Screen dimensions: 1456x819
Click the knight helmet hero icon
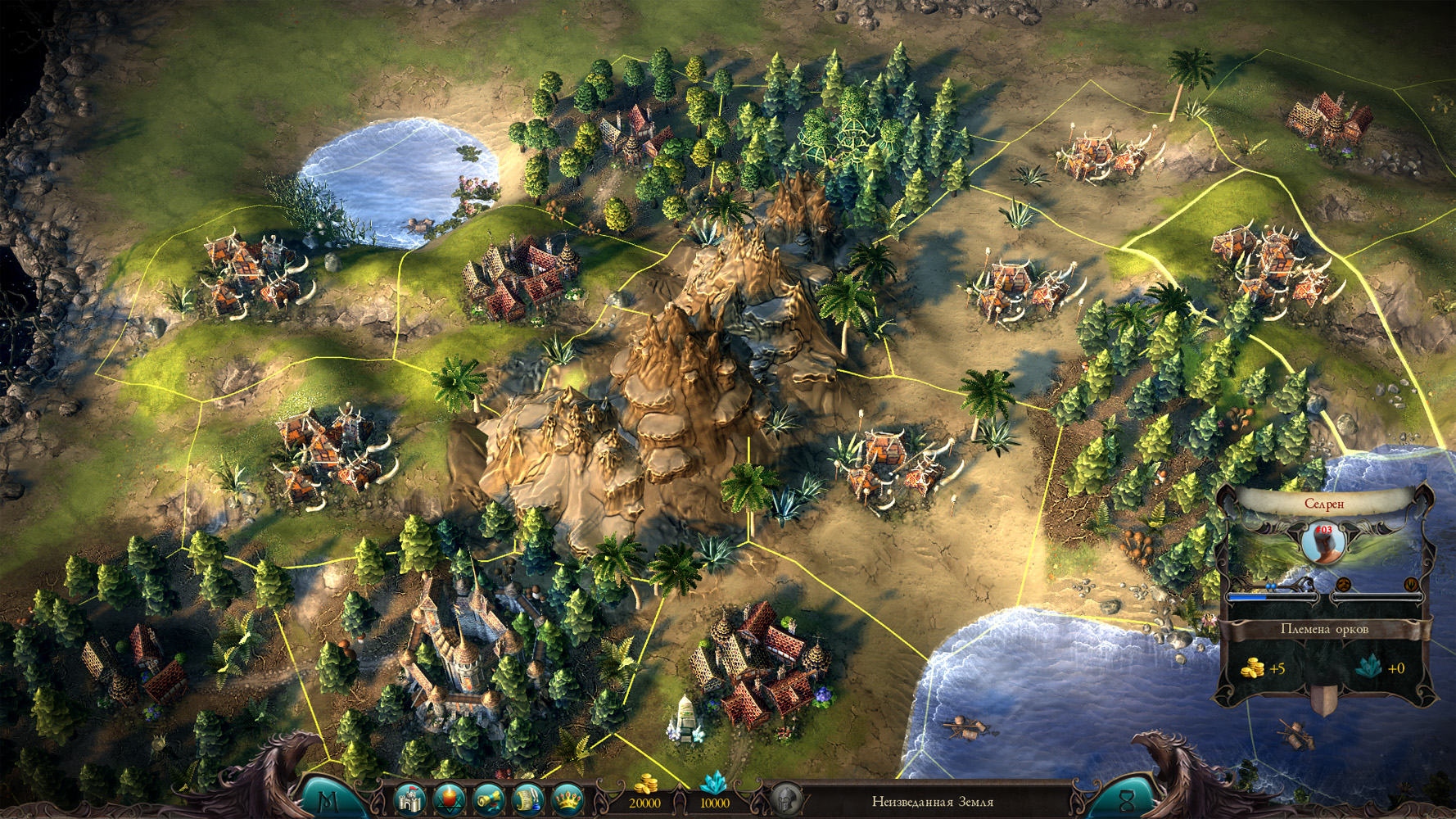(x=786, y=800)
